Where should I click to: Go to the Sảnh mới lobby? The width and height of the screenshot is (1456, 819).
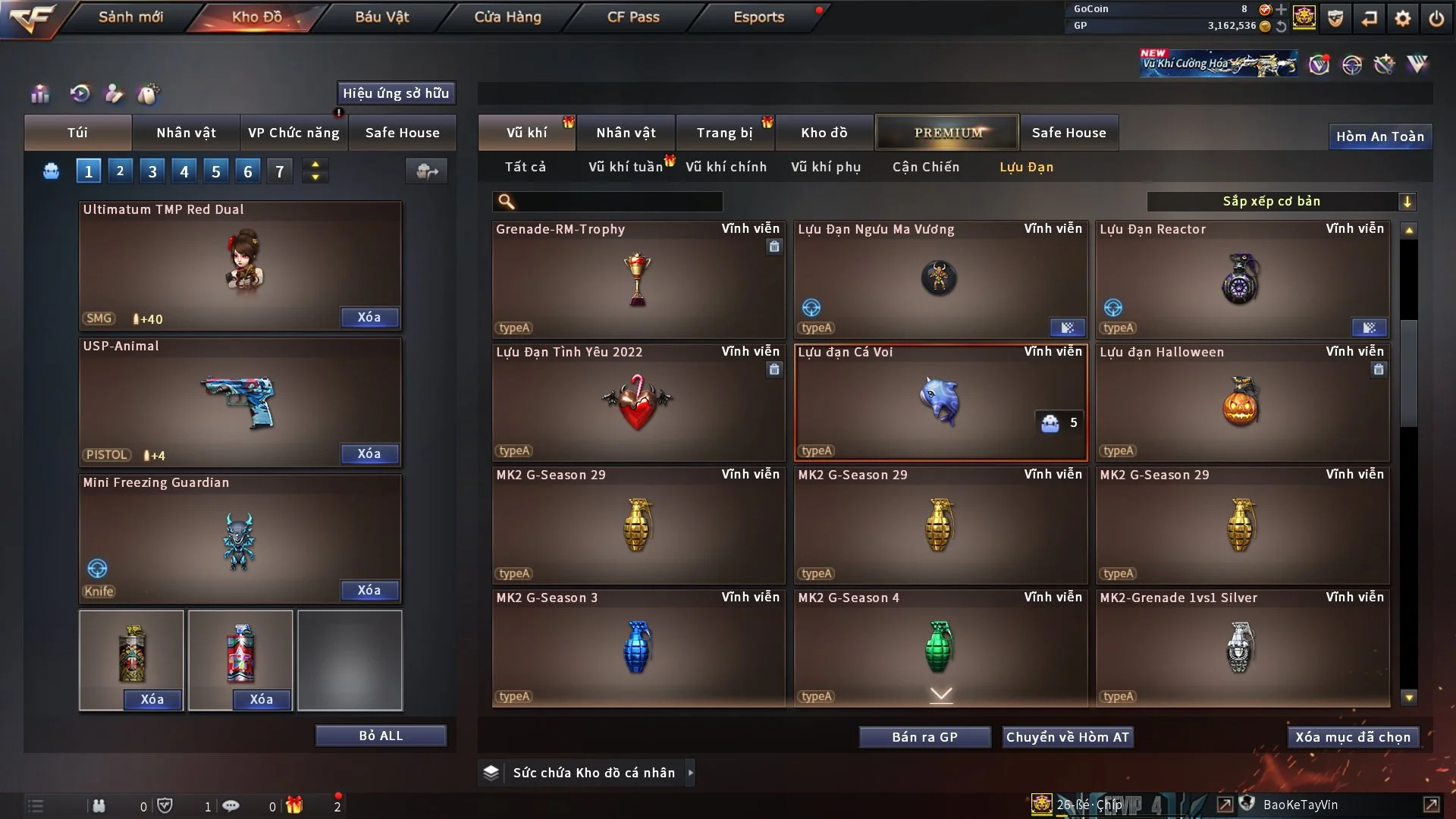(130, 17)
